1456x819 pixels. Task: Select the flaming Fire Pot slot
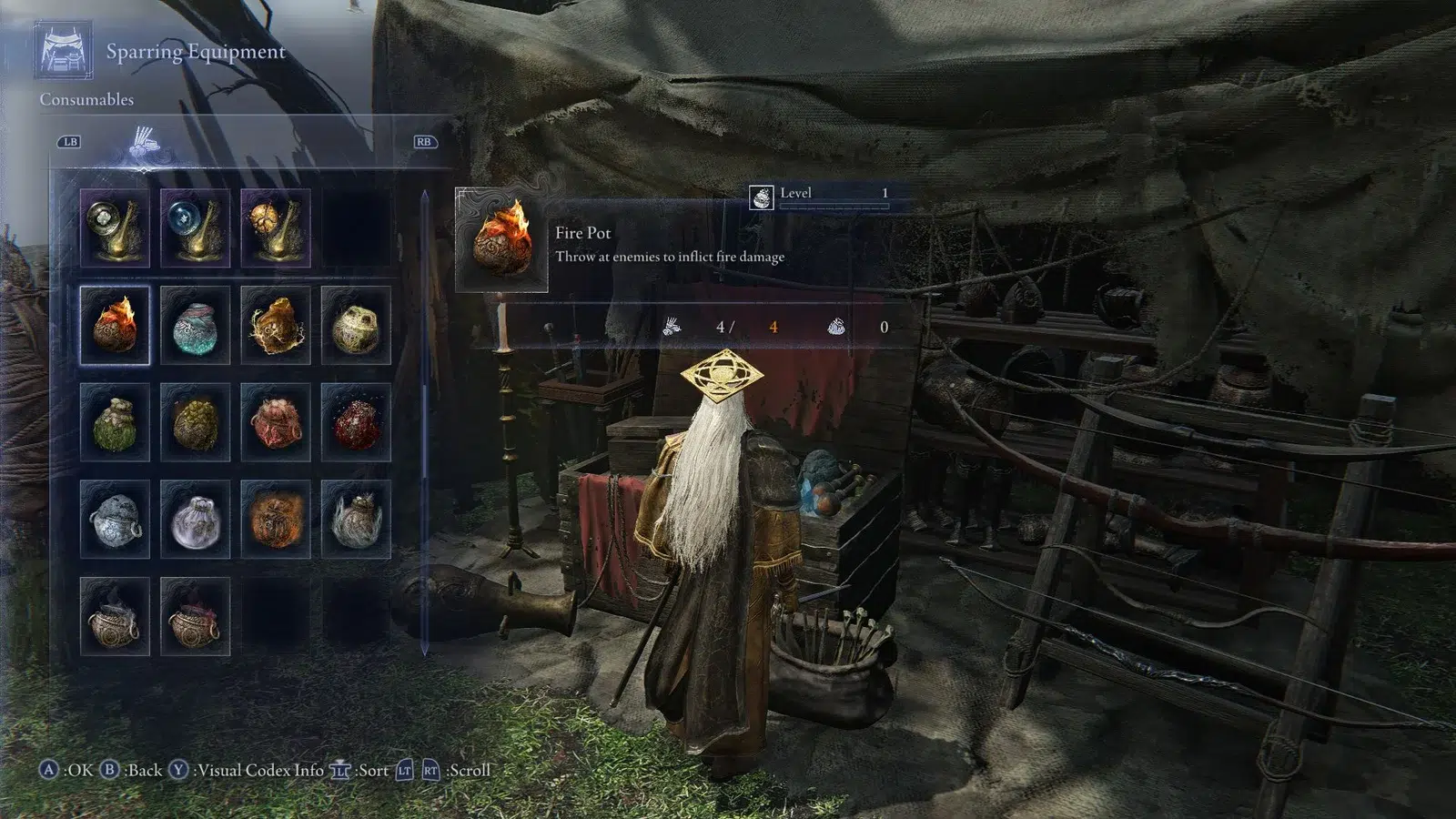115,325
